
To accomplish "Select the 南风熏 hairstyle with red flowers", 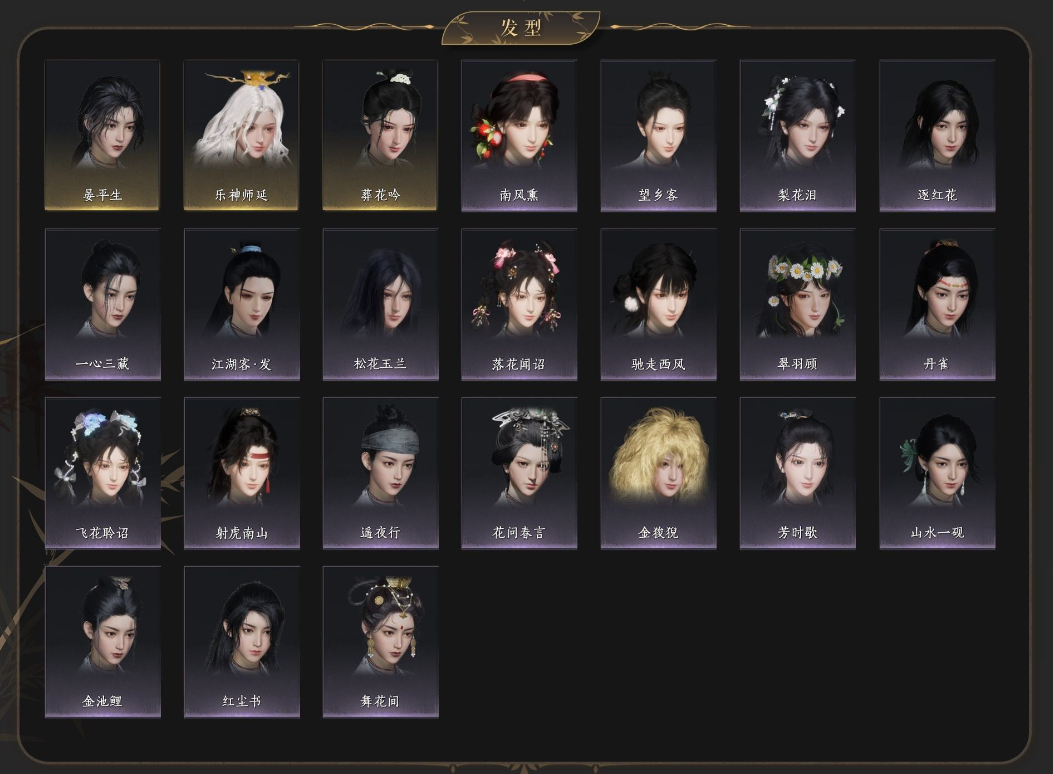I will [x=519, y=135].
